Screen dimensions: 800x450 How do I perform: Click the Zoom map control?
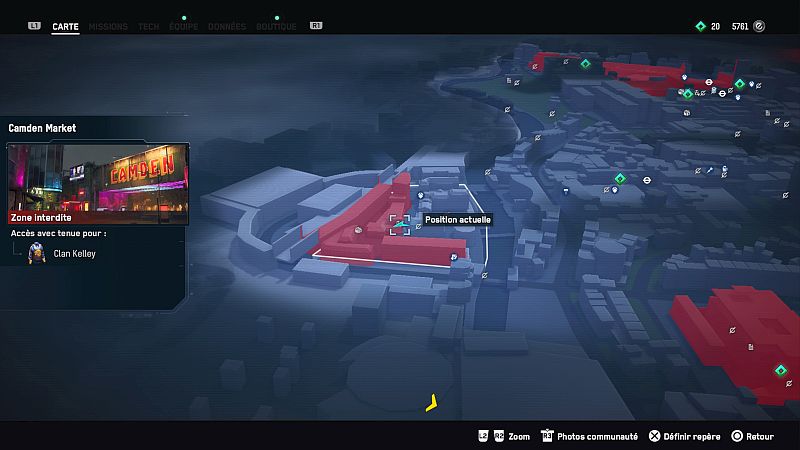[511, 437]
